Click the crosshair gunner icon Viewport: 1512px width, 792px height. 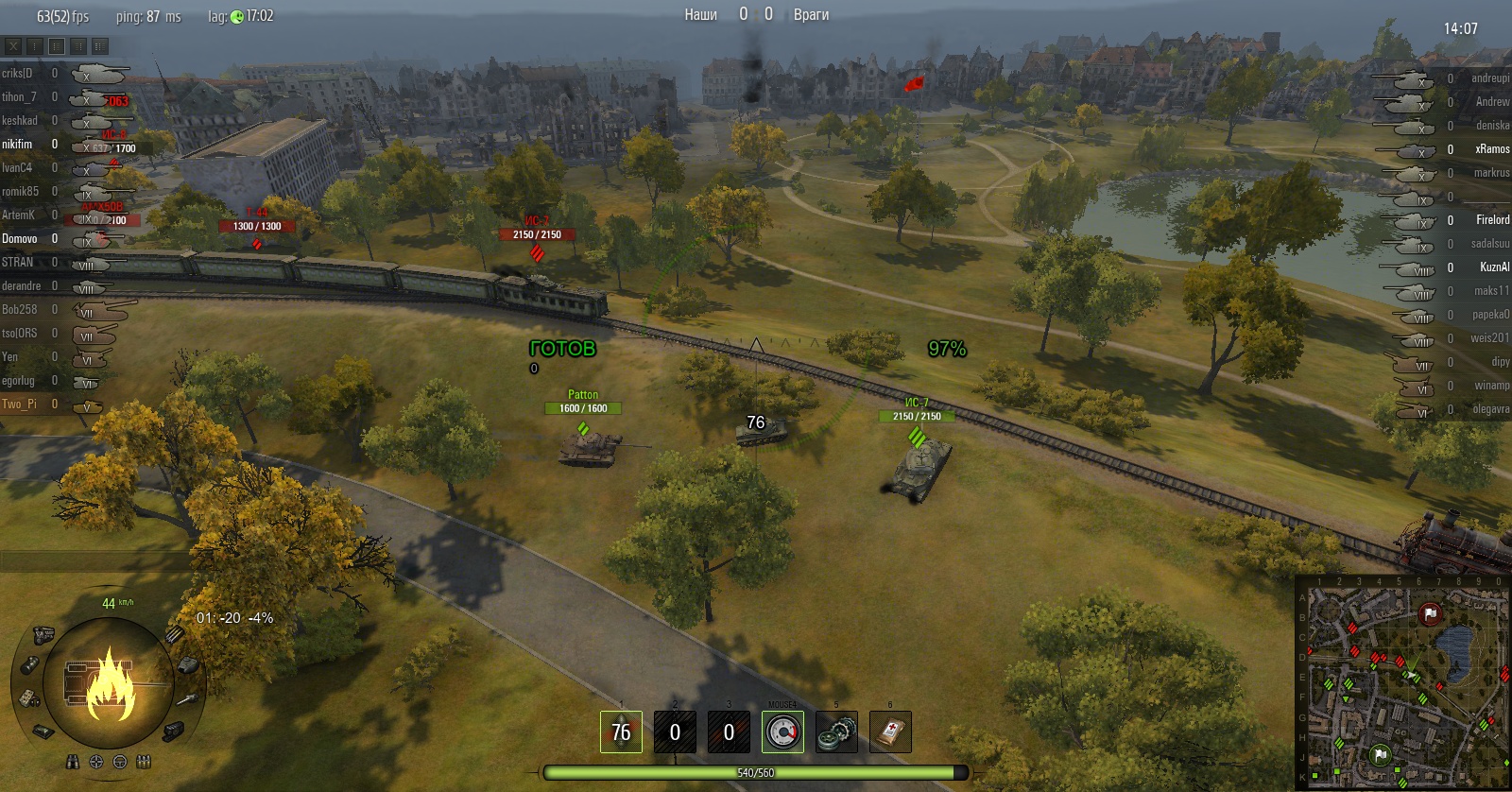click(x=96, y=762)
